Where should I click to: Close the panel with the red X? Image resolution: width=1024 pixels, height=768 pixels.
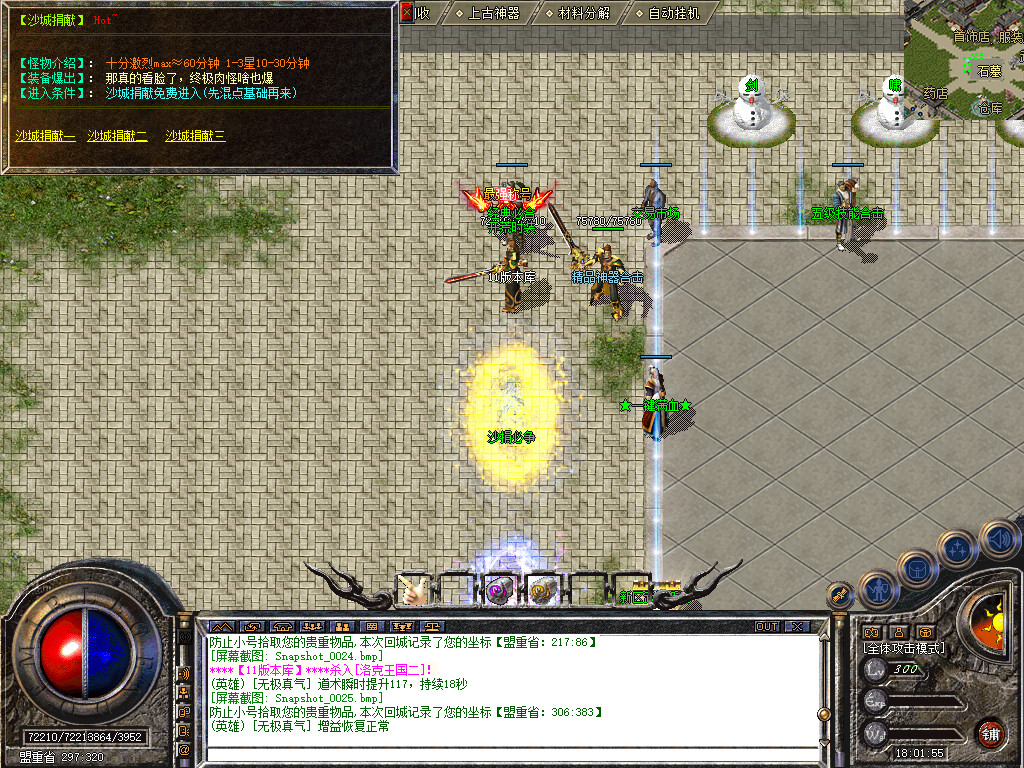[x=406, y=13]
